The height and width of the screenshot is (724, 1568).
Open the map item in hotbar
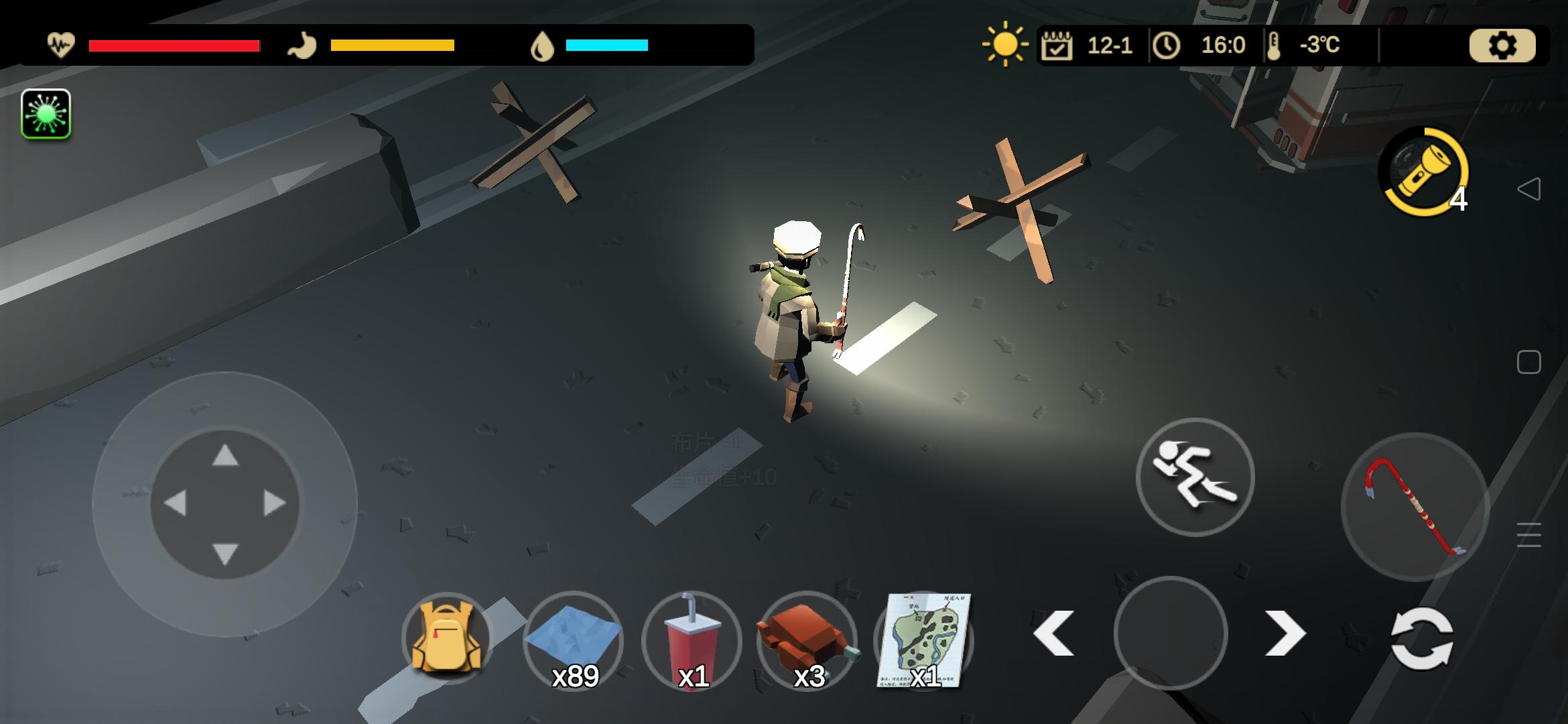click(923, 640)
